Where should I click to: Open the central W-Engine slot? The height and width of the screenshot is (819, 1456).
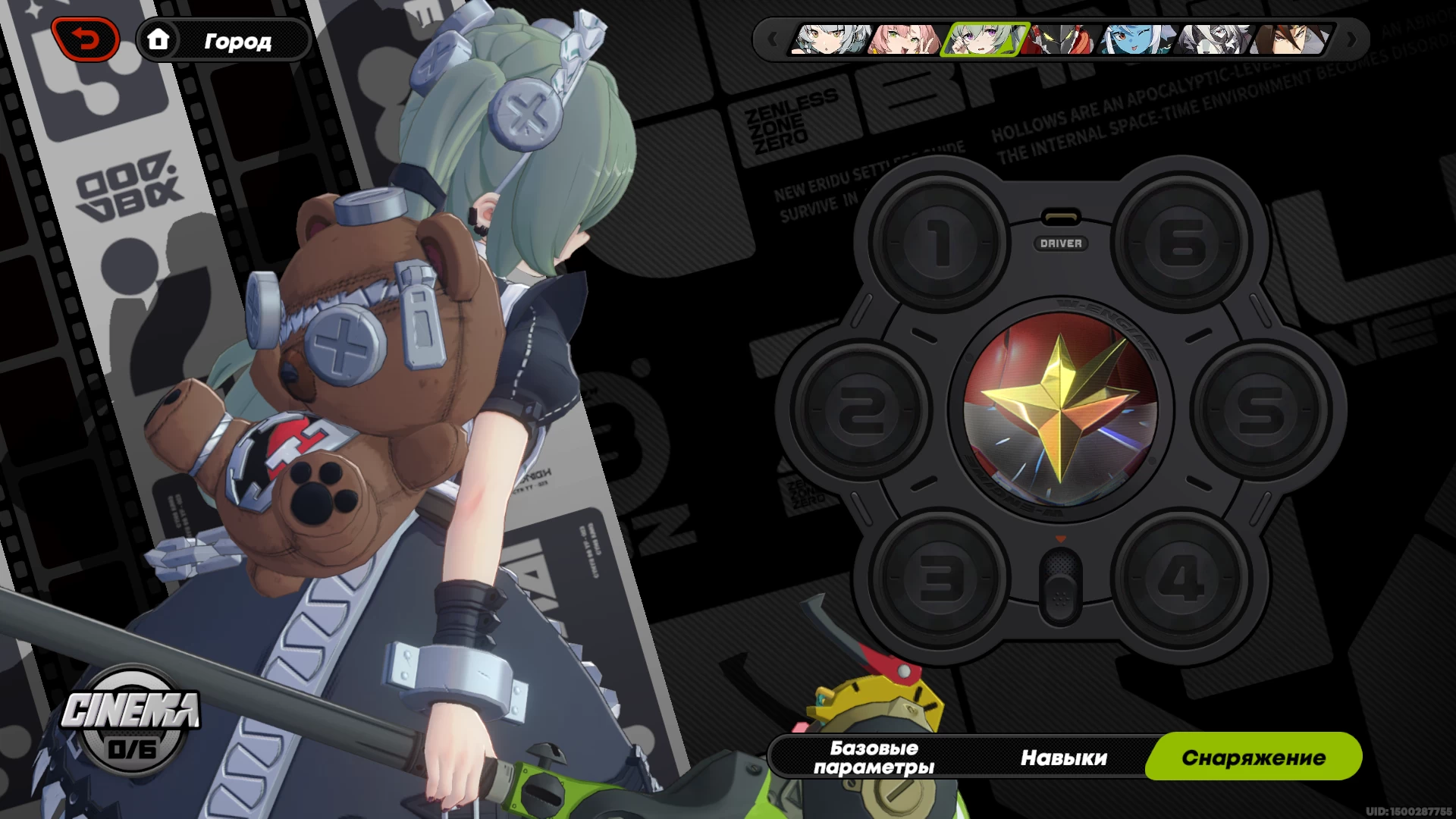[x=1060, y=410]
